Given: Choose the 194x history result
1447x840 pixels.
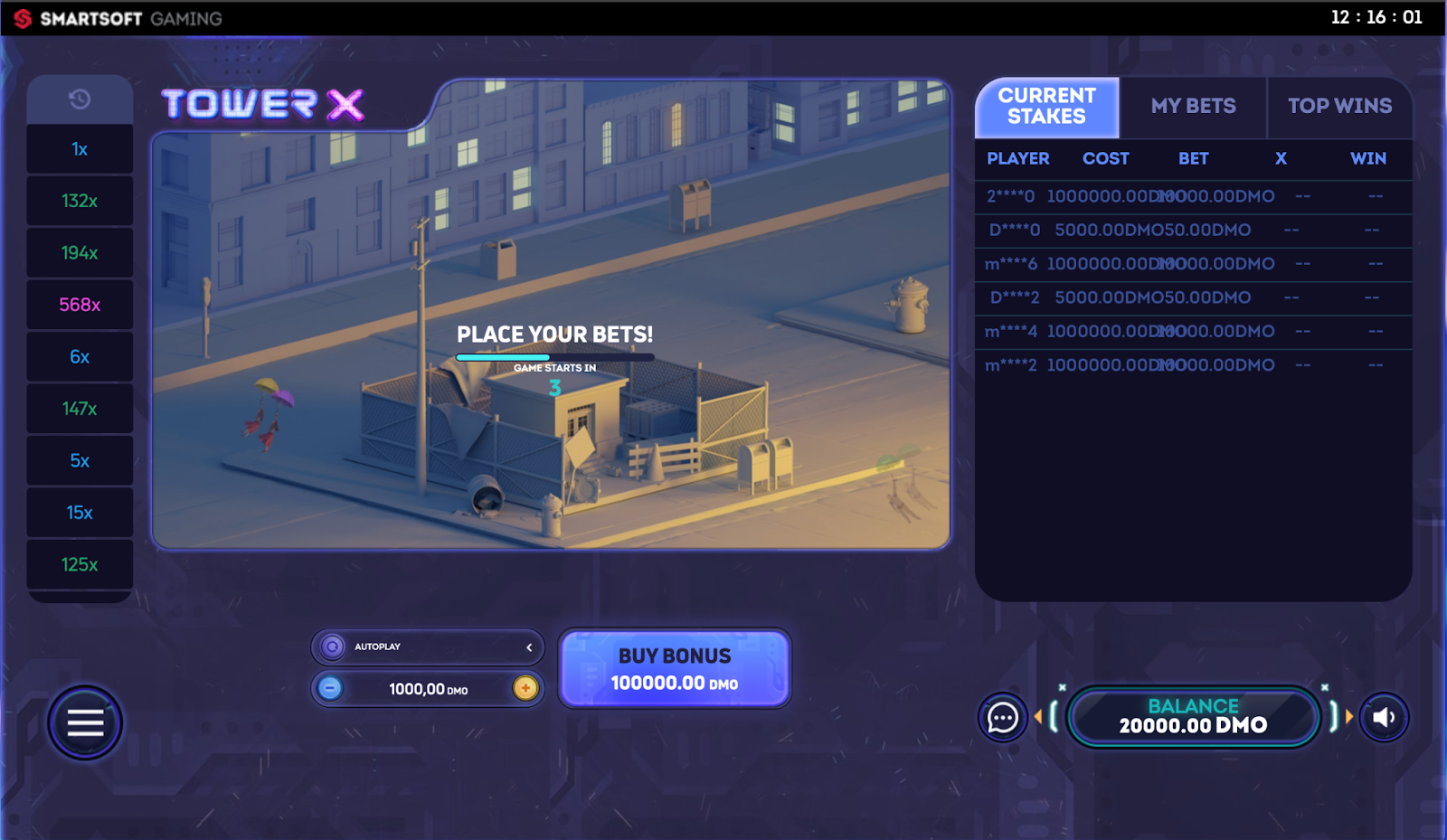Looking at the screenshot, I should [80, 253].
